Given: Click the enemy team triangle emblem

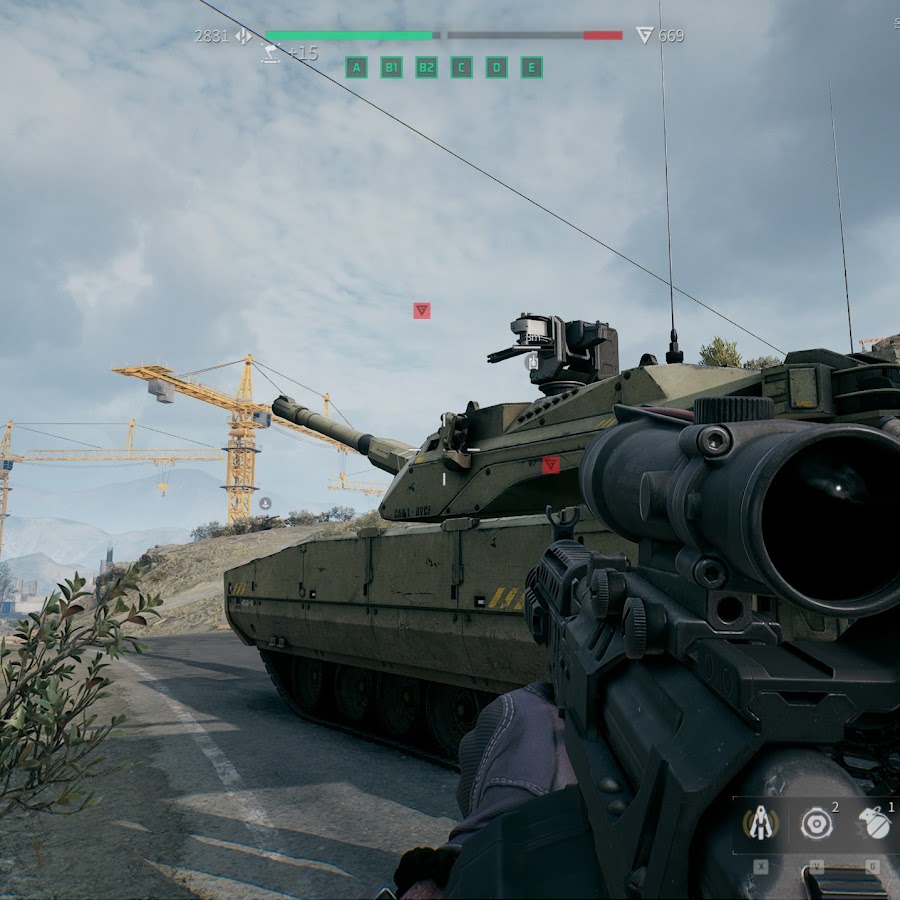Looking at the screenshot, I should (x=645, y=36).
